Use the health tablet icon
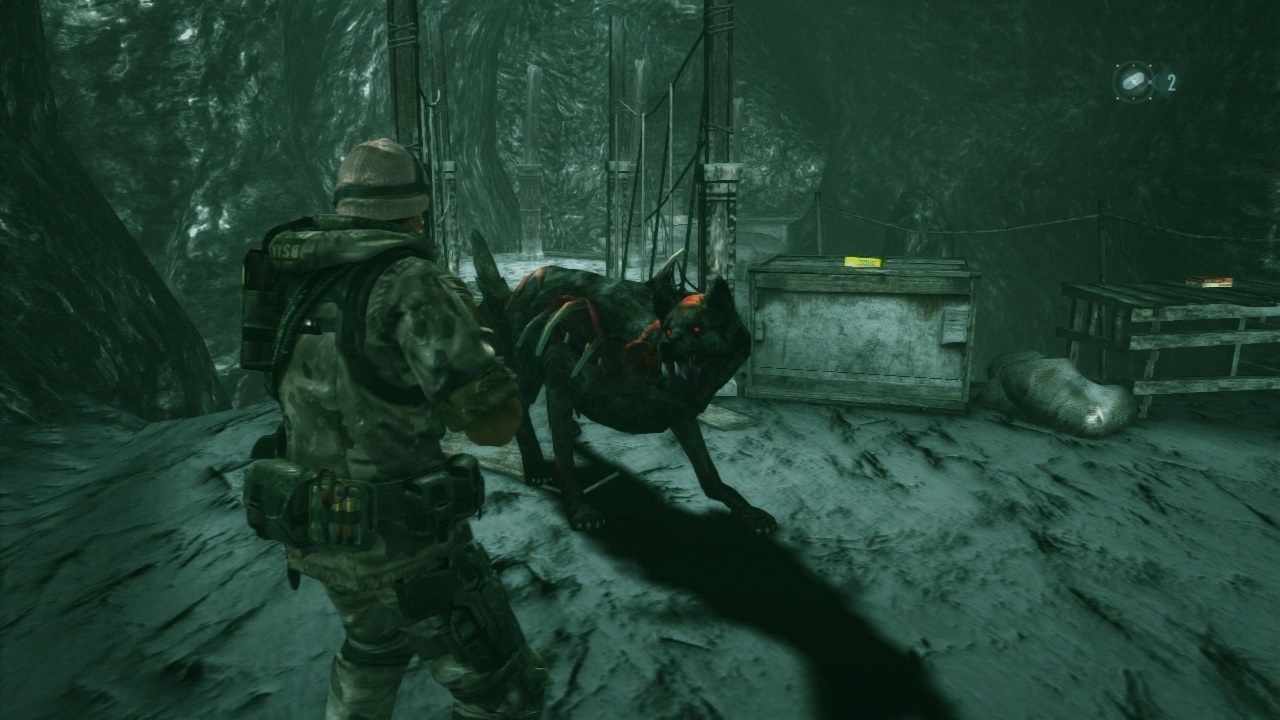Screen dimensions: 1280x720 coord(1133,81)
